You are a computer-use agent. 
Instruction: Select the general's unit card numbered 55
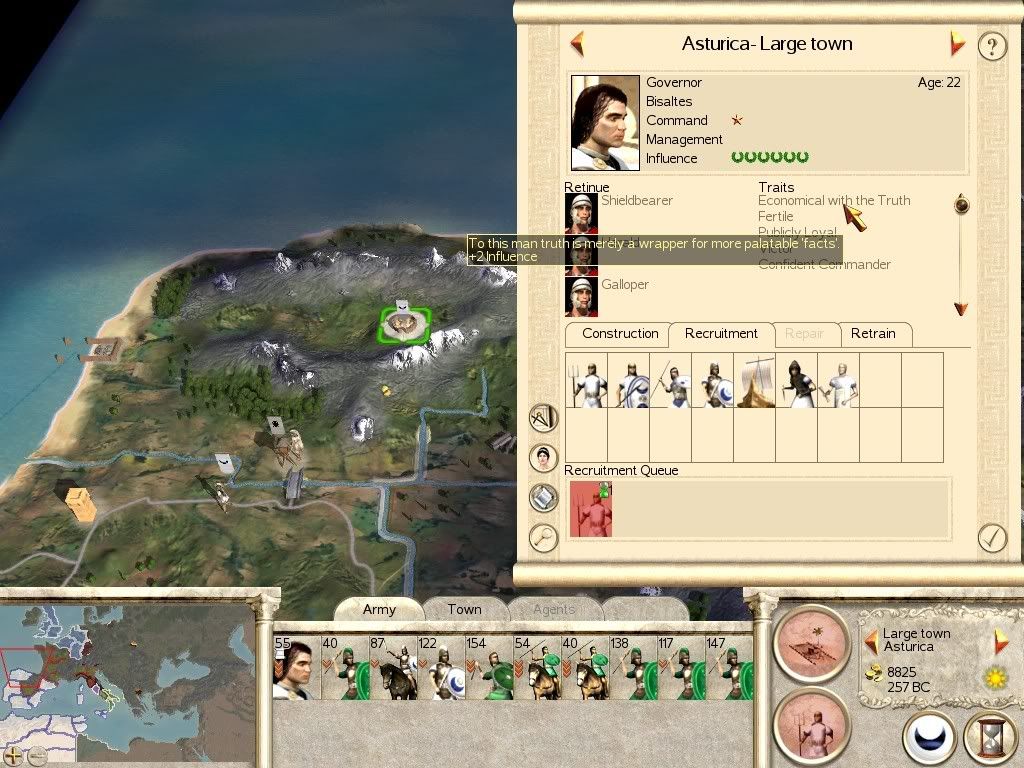[x=293, y=668]
